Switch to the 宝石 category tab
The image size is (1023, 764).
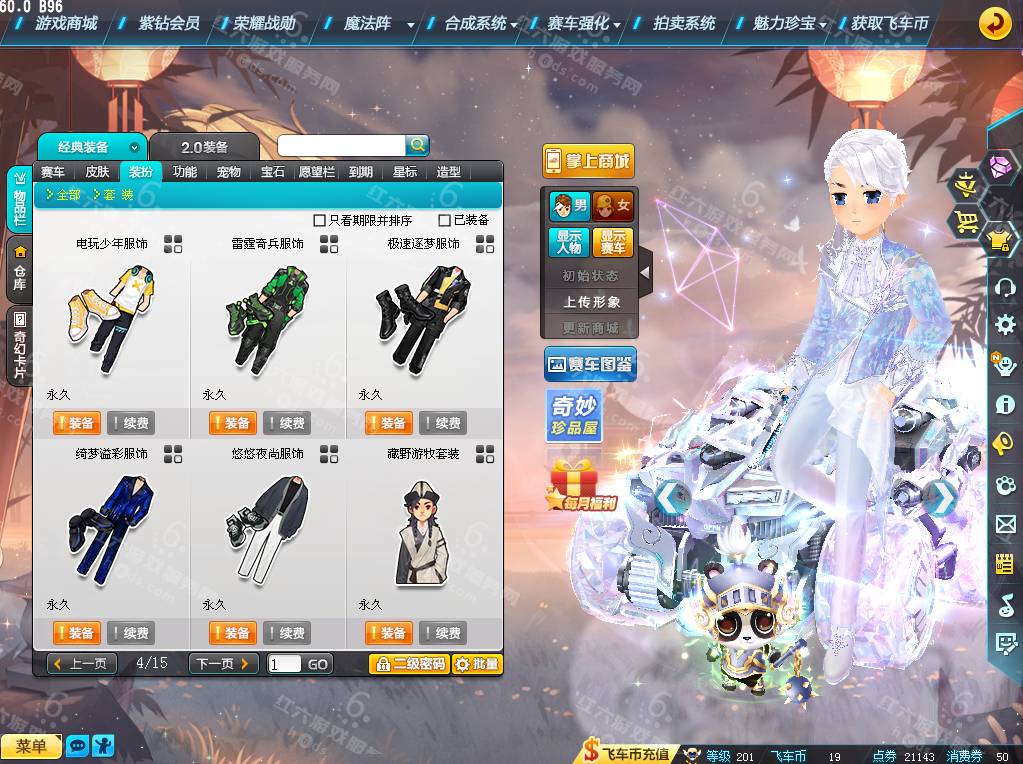point(273,172)
